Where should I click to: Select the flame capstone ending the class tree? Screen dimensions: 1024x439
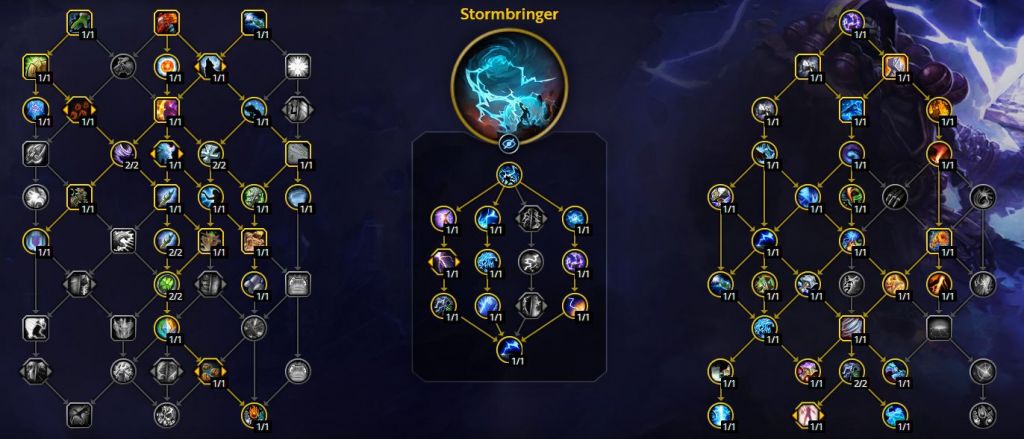click(252, 410)
